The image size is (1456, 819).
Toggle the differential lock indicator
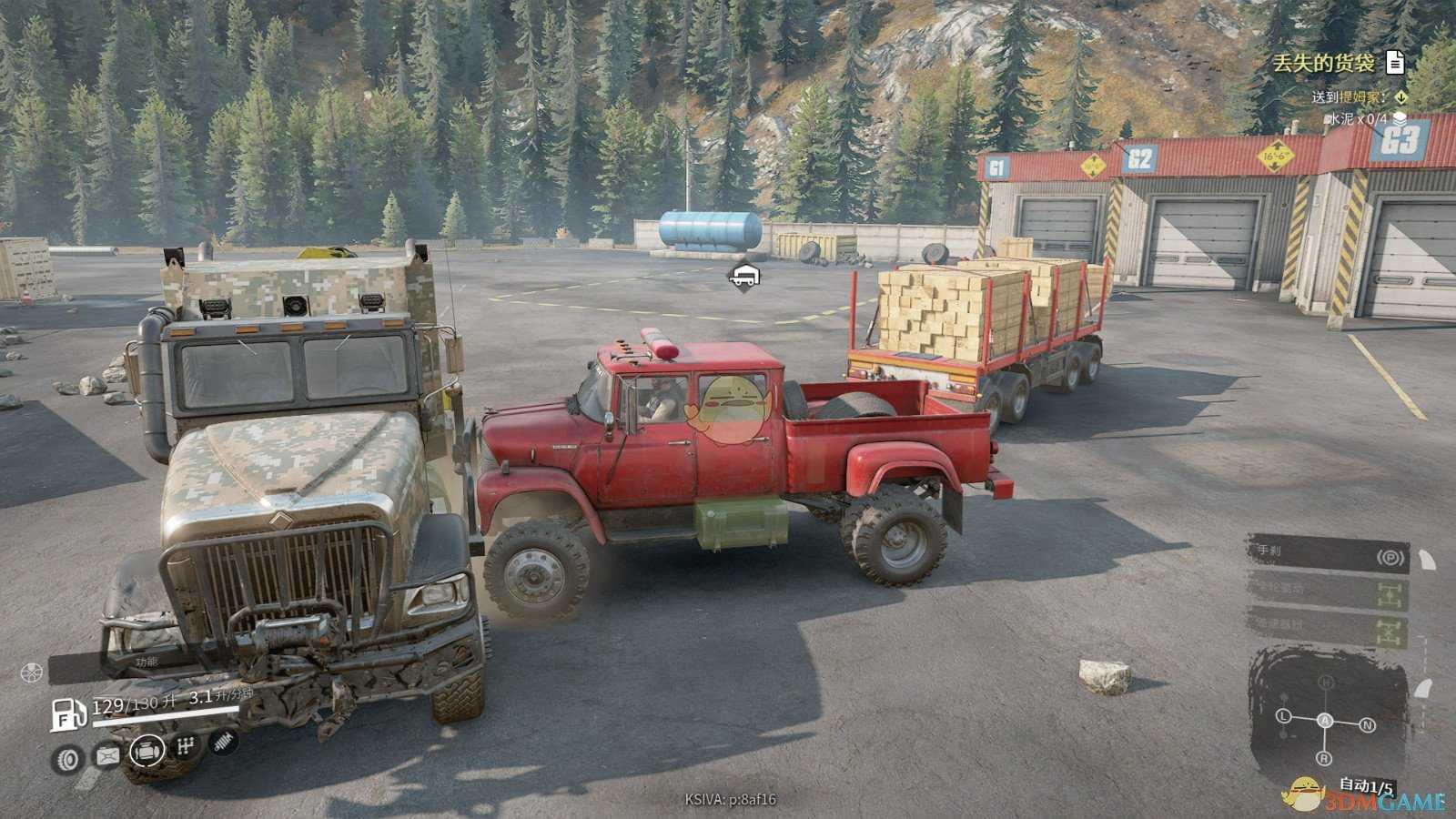coord(1389,630)
